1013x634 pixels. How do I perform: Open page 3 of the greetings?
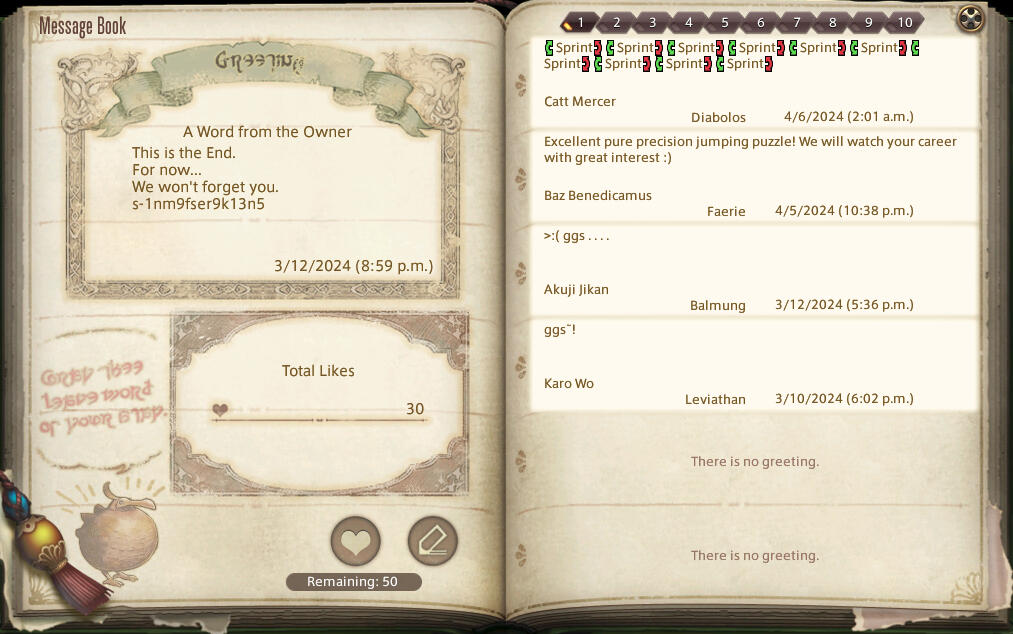coord(652,22)
